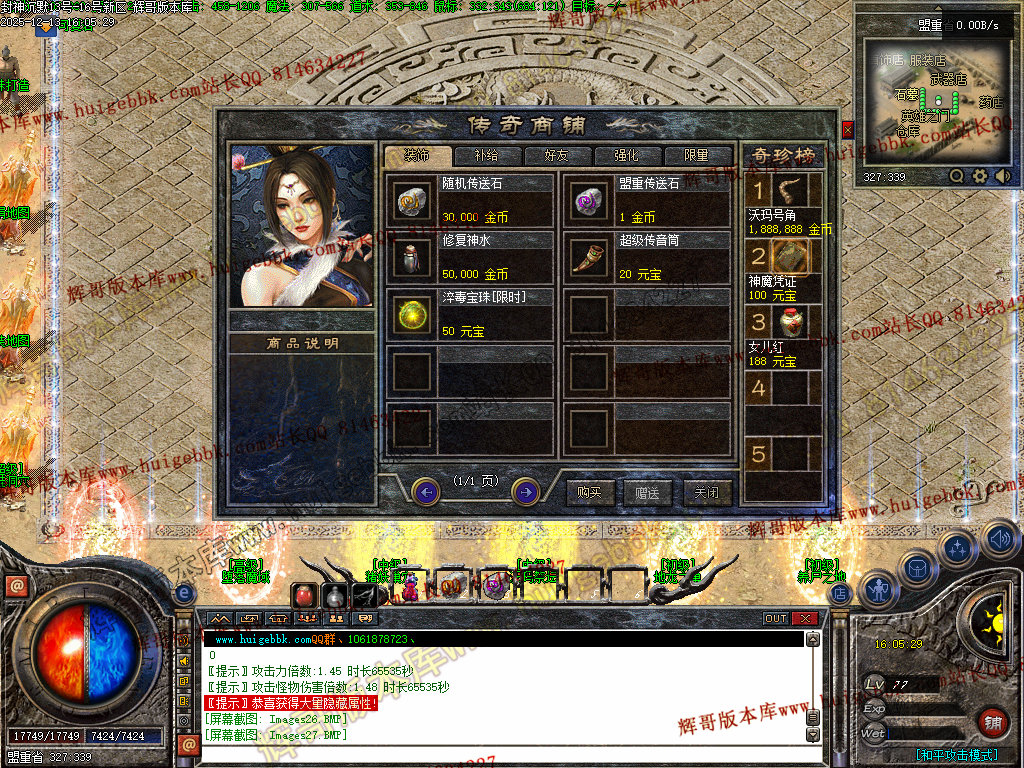Select the 强化 shop category tab
This screenshot has height=768, width=1024.
(x=626, y=156)
